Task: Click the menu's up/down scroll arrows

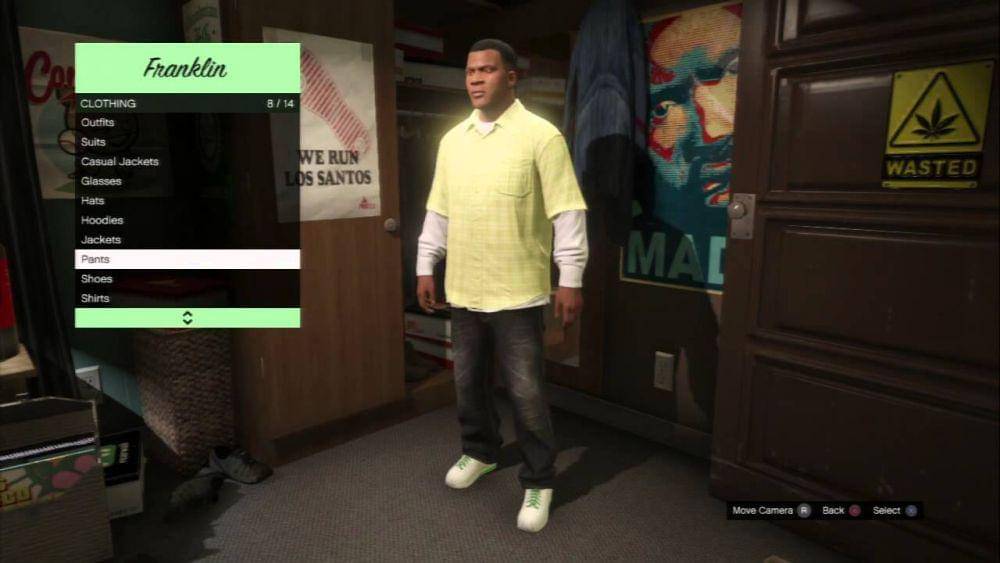Action: pyautogui.click(x=187, y=318)
